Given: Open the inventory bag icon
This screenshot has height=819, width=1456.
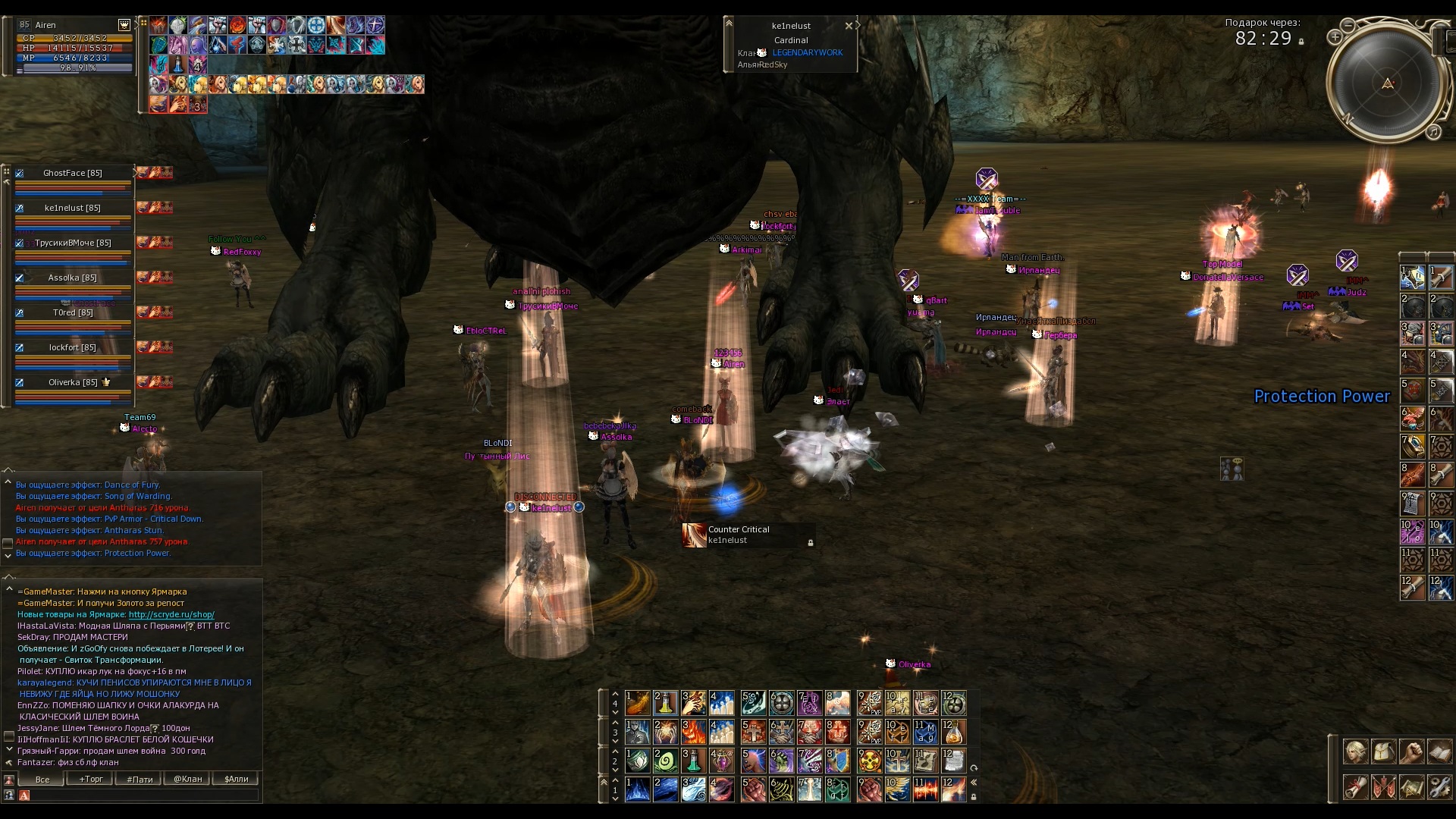Looking at the screenshot, I should [x=1383, y=752].
